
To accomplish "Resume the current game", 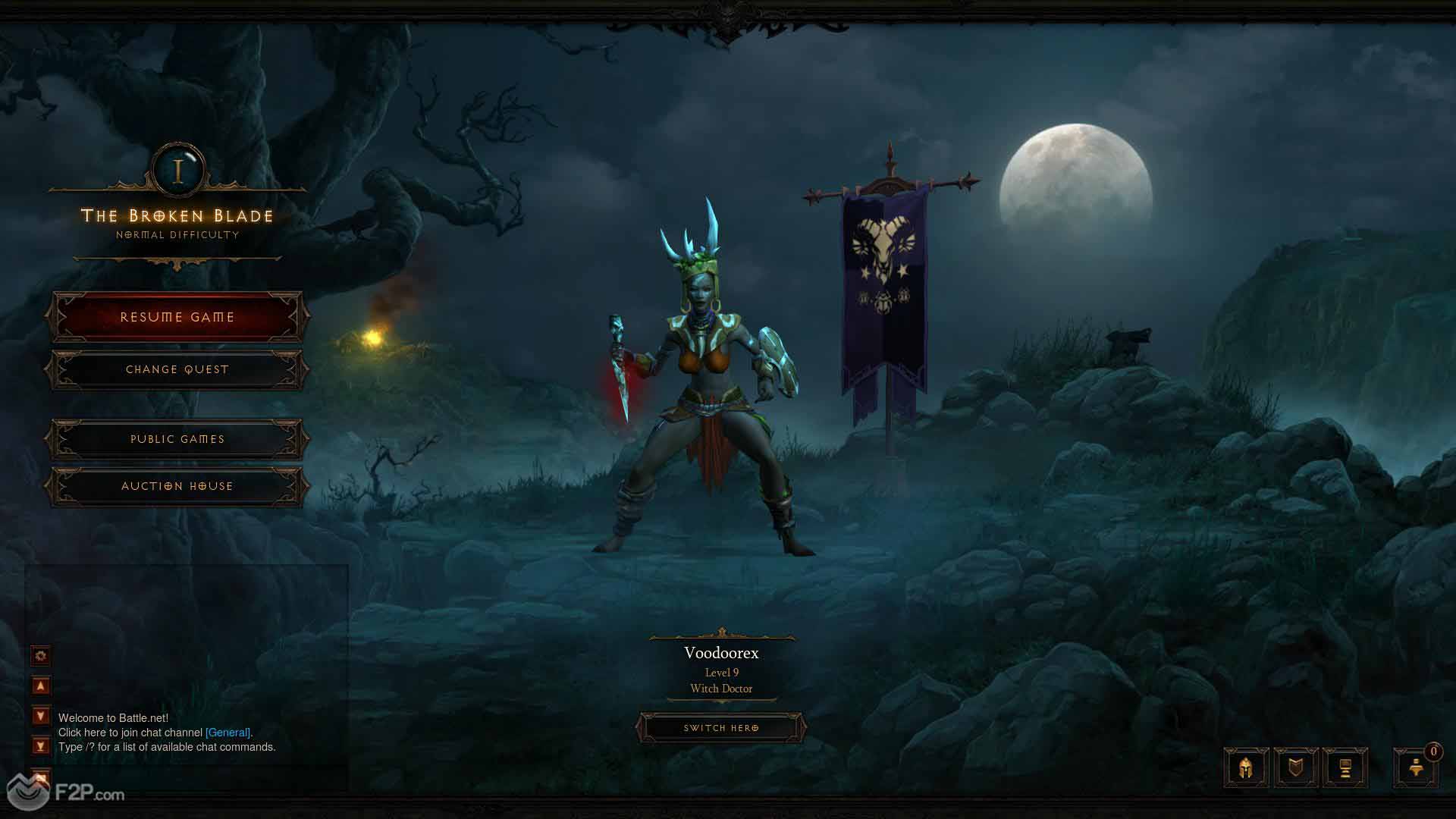I will click(177, 317).
